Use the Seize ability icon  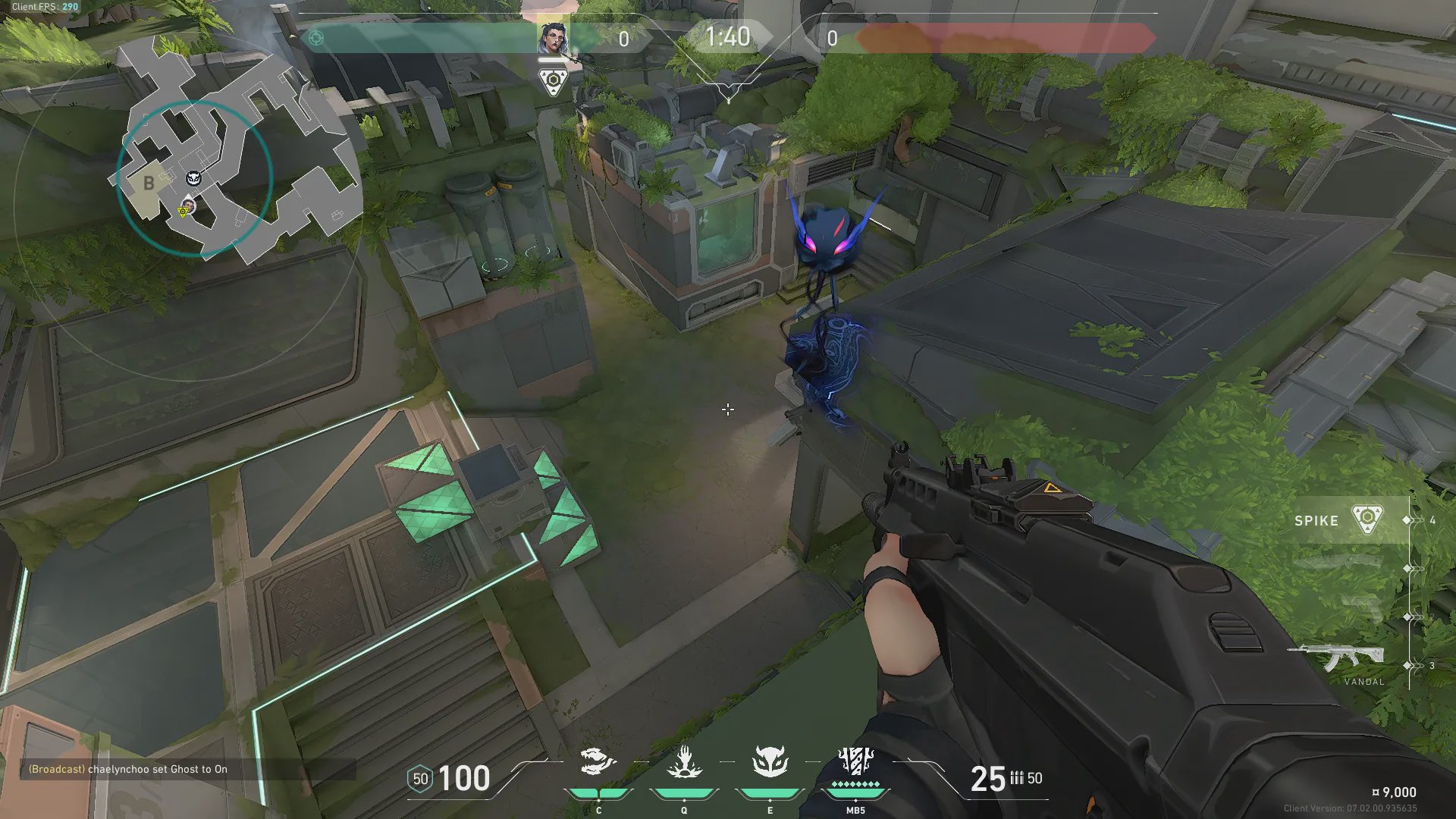click(684, 764)
